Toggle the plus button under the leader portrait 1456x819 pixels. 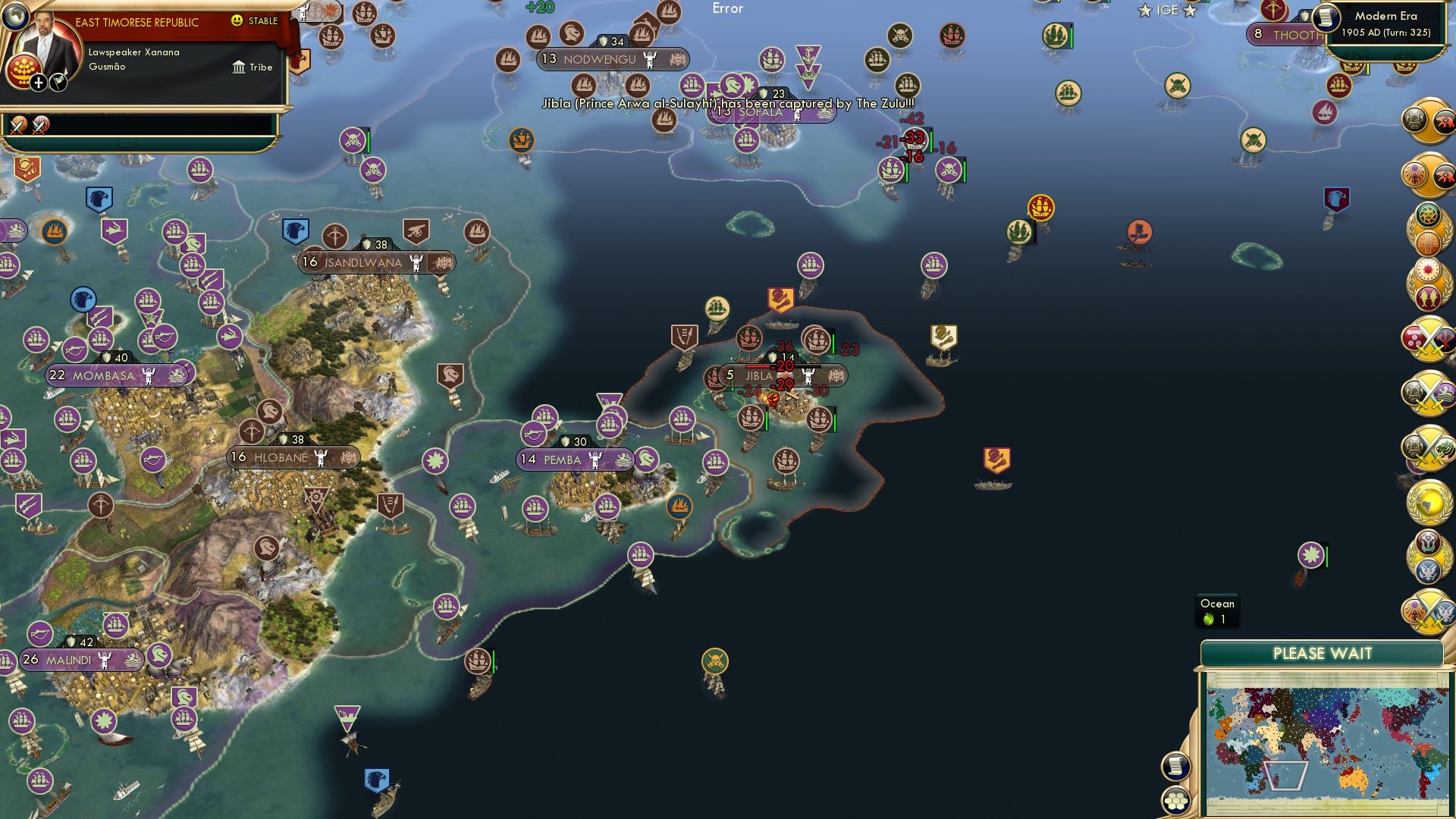(x=38, y=83)
